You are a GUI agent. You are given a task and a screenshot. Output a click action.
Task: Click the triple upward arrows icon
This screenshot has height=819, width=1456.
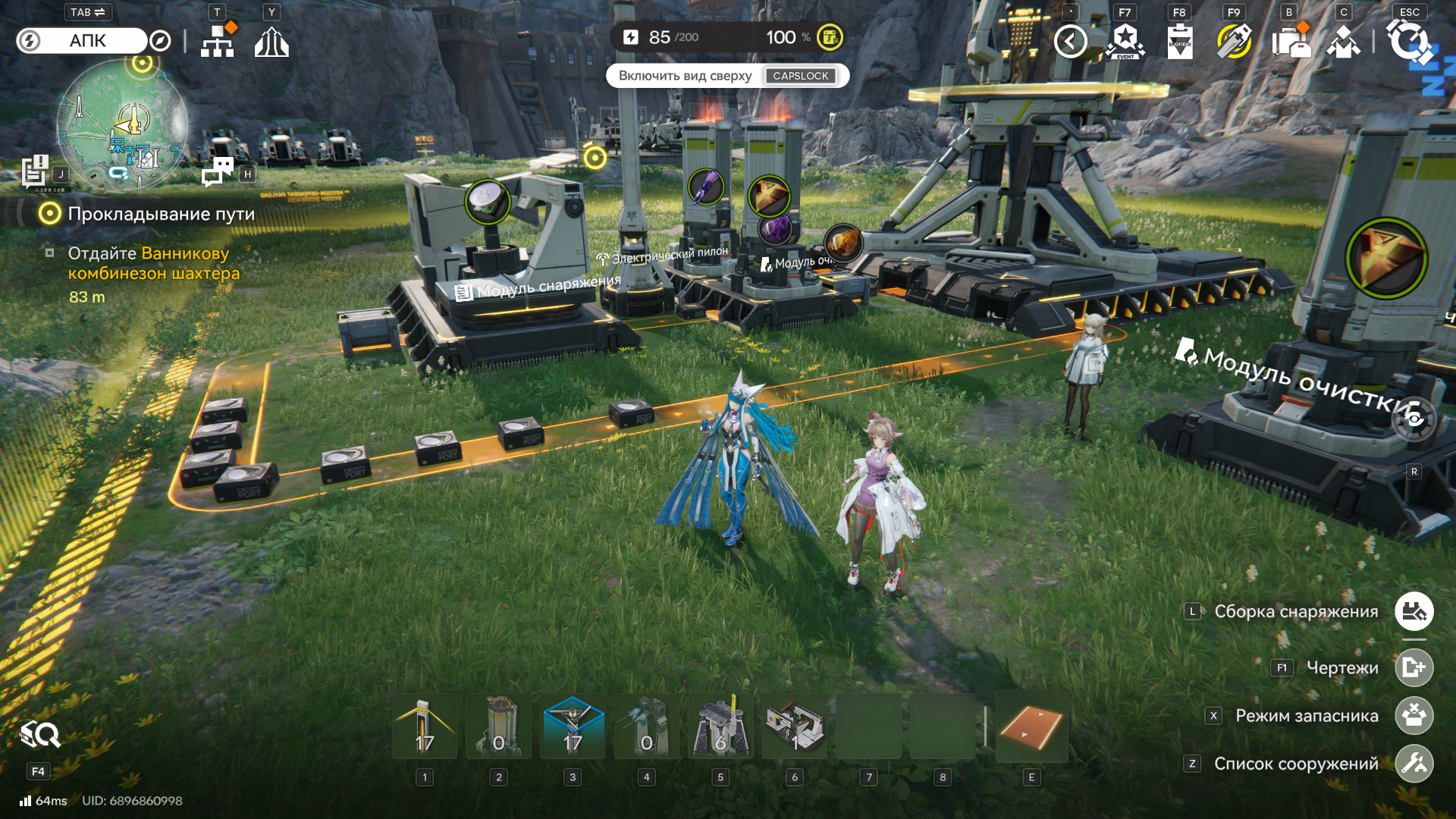click(x=271, y=42)
